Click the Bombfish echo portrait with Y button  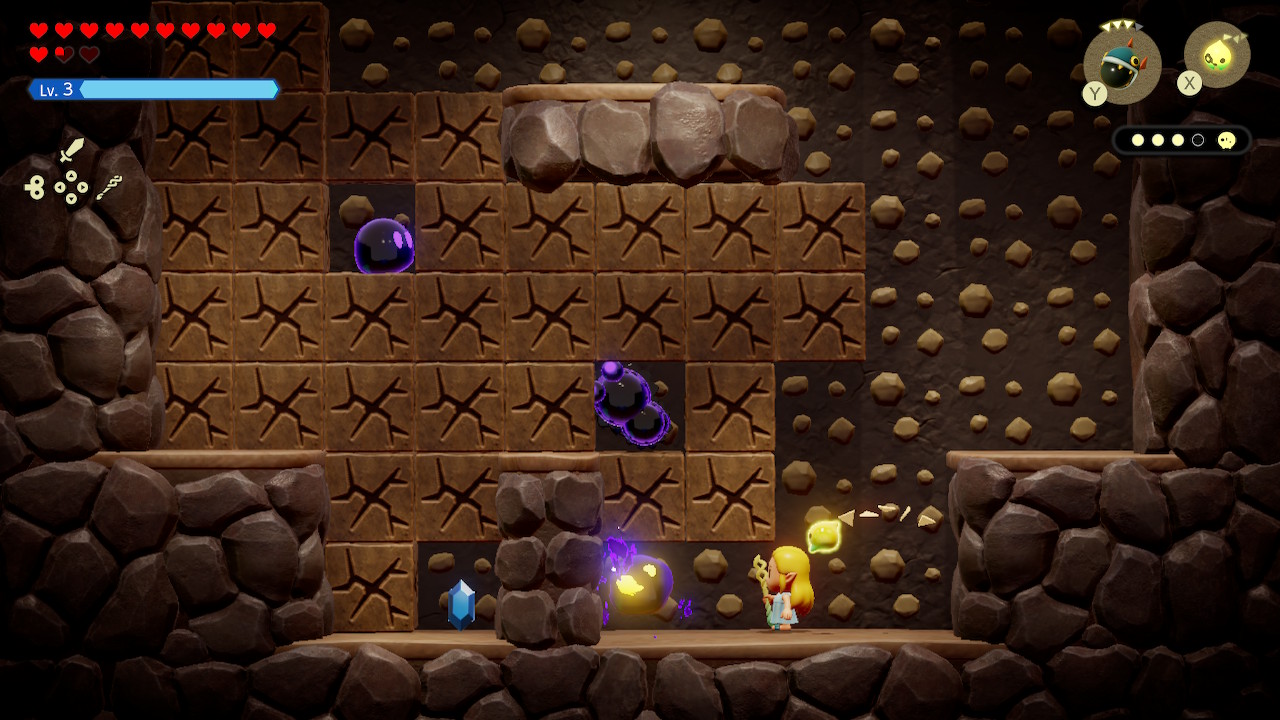click(x=1120, y=65)
